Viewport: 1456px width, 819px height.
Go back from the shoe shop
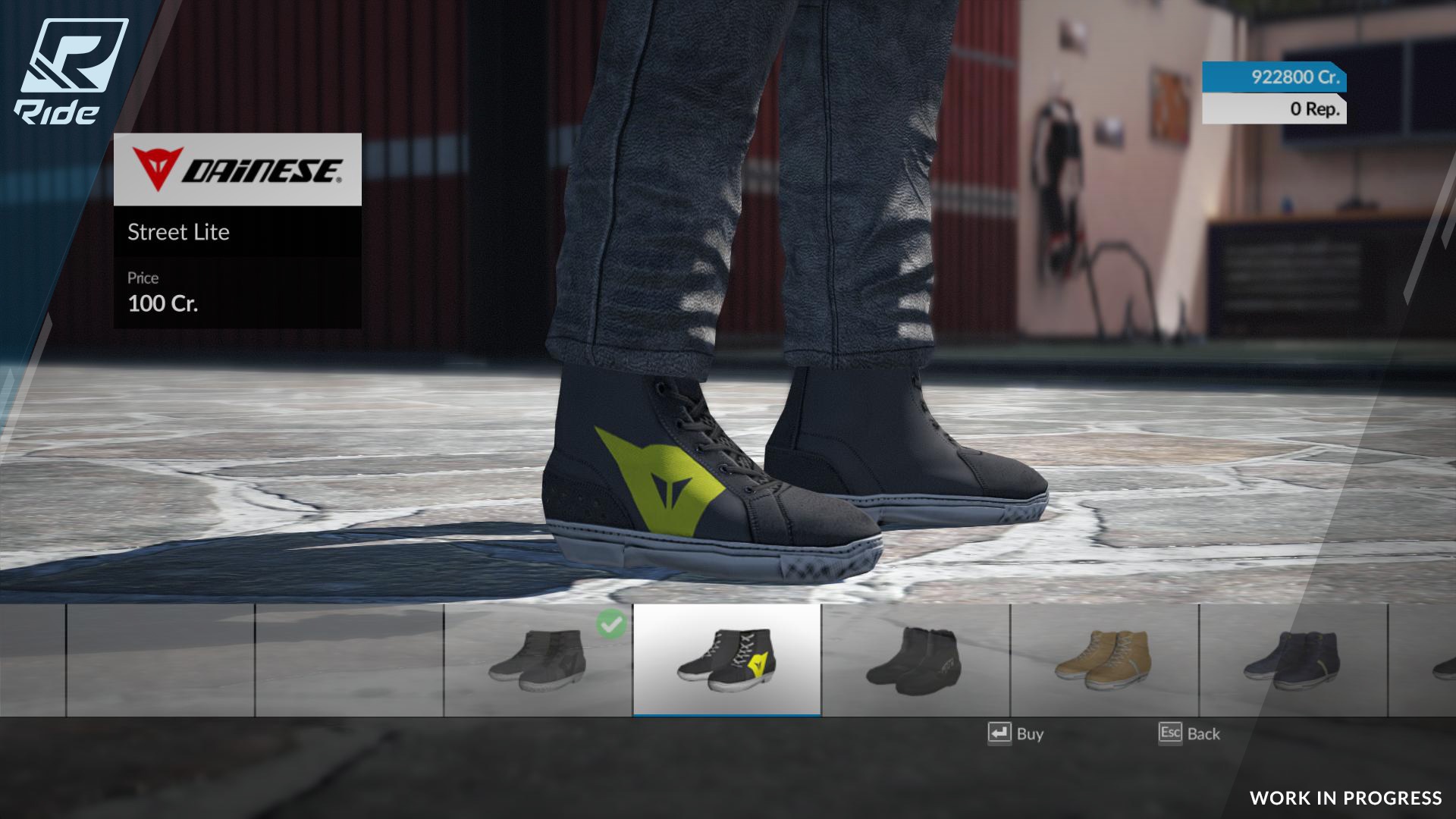[x=1189, y=733]
